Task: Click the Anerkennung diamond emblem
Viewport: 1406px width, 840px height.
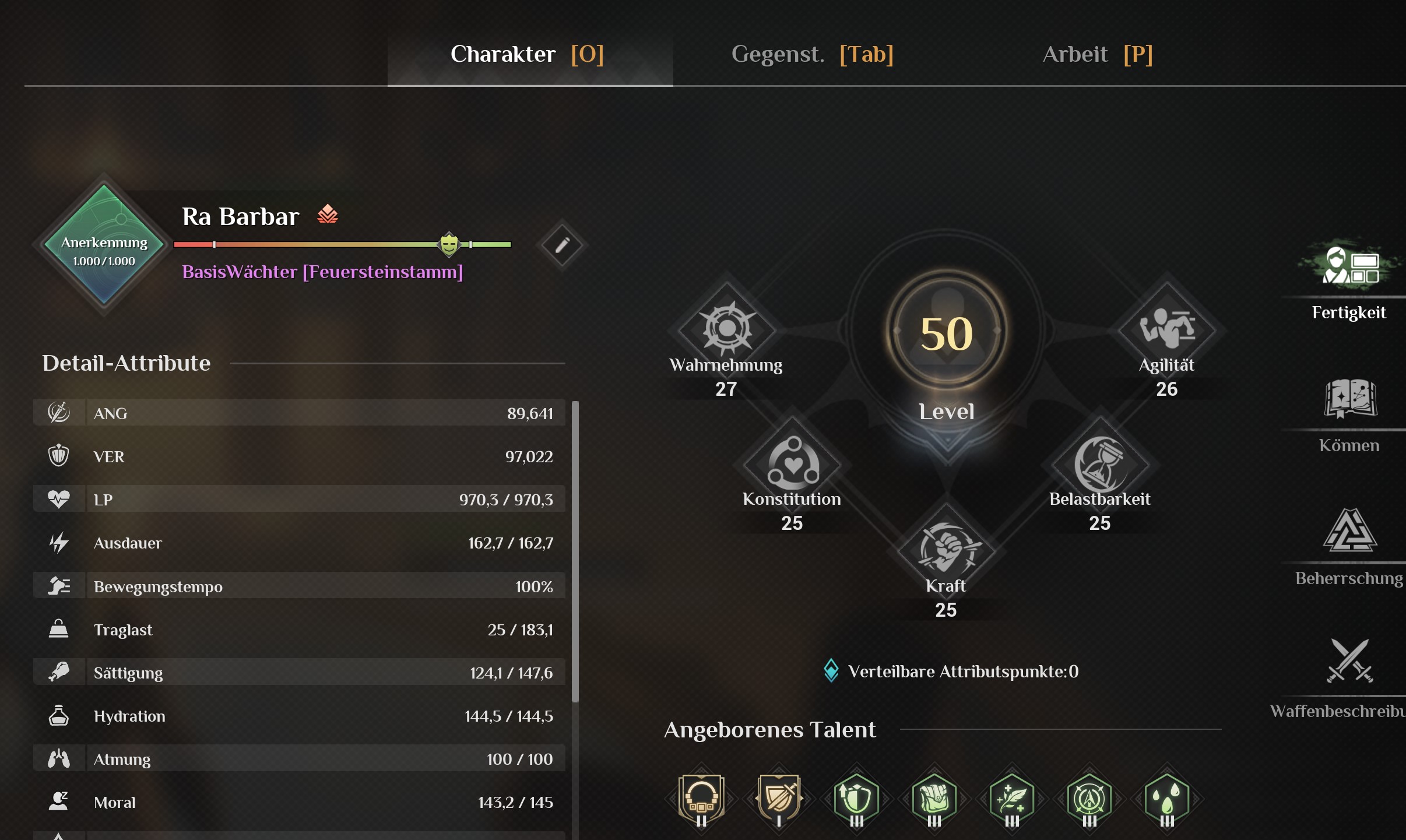Action: 104,245
